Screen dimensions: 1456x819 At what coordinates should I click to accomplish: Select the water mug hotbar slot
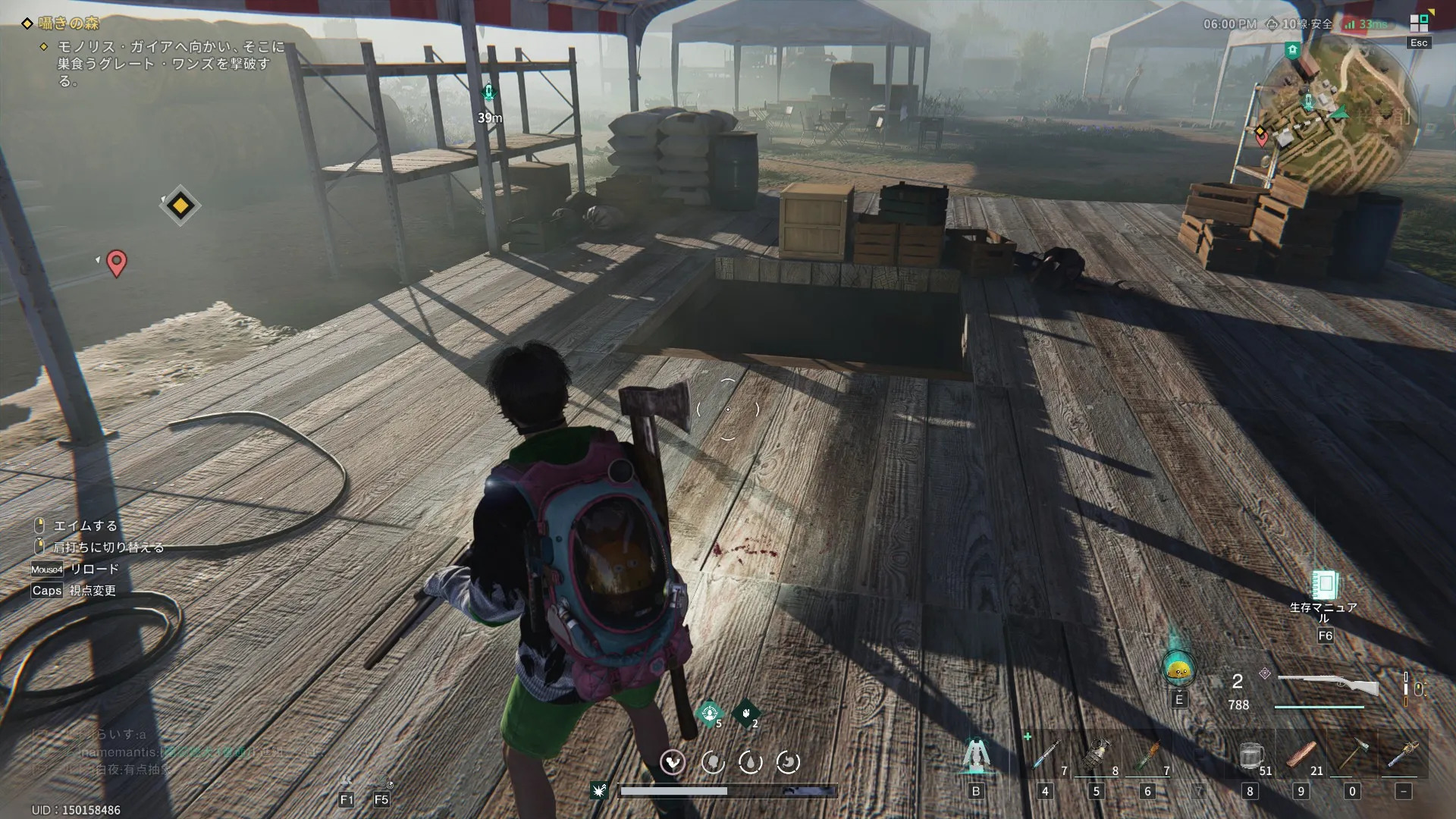(x=1250, y=756)
